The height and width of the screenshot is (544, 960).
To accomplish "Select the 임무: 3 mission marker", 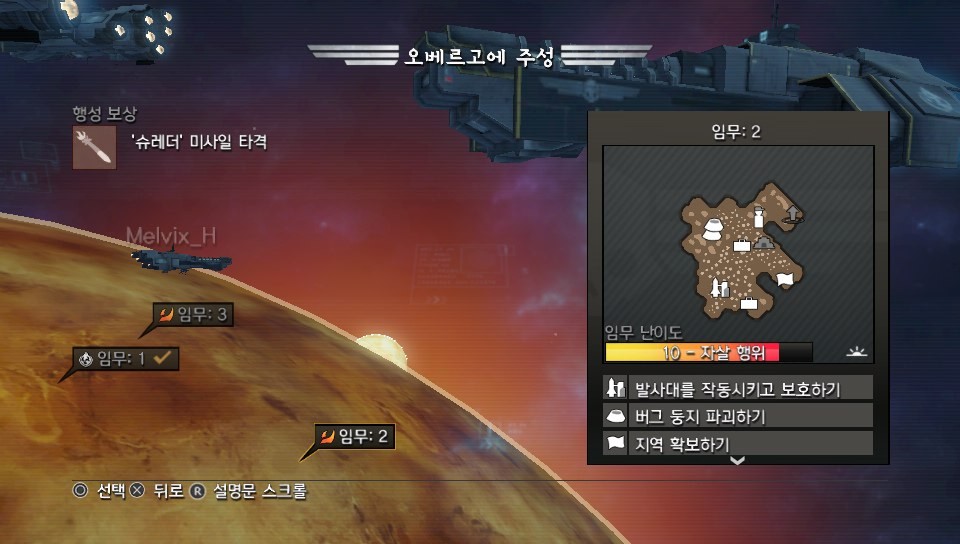I will click(x=194, y=316).
